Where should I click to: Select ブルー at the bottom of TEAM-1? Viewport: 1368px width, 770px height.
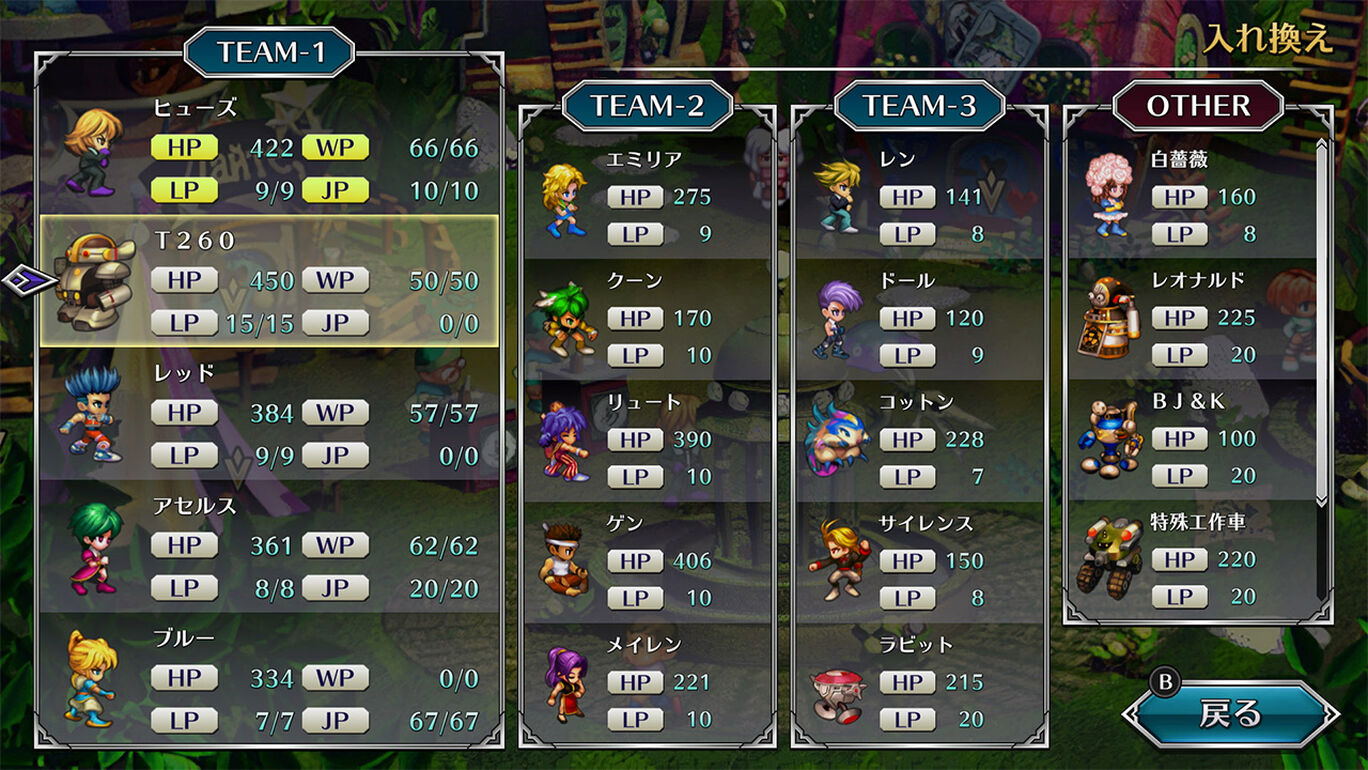click(x=270, y=679)
